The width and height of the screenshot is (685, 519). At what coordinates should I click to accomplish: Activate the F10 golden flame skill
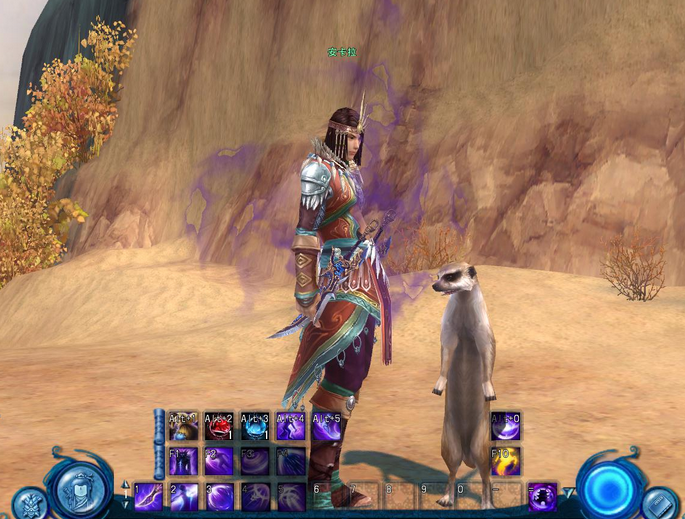pos(505,462)
